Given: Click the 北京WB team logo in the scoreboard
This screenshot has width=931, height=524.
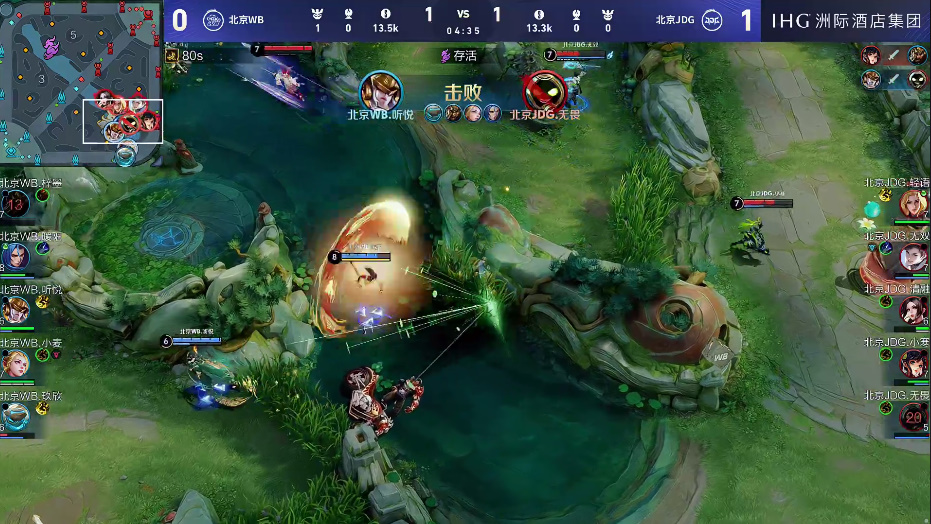Looking at the screenshot, I should [213, 20].
